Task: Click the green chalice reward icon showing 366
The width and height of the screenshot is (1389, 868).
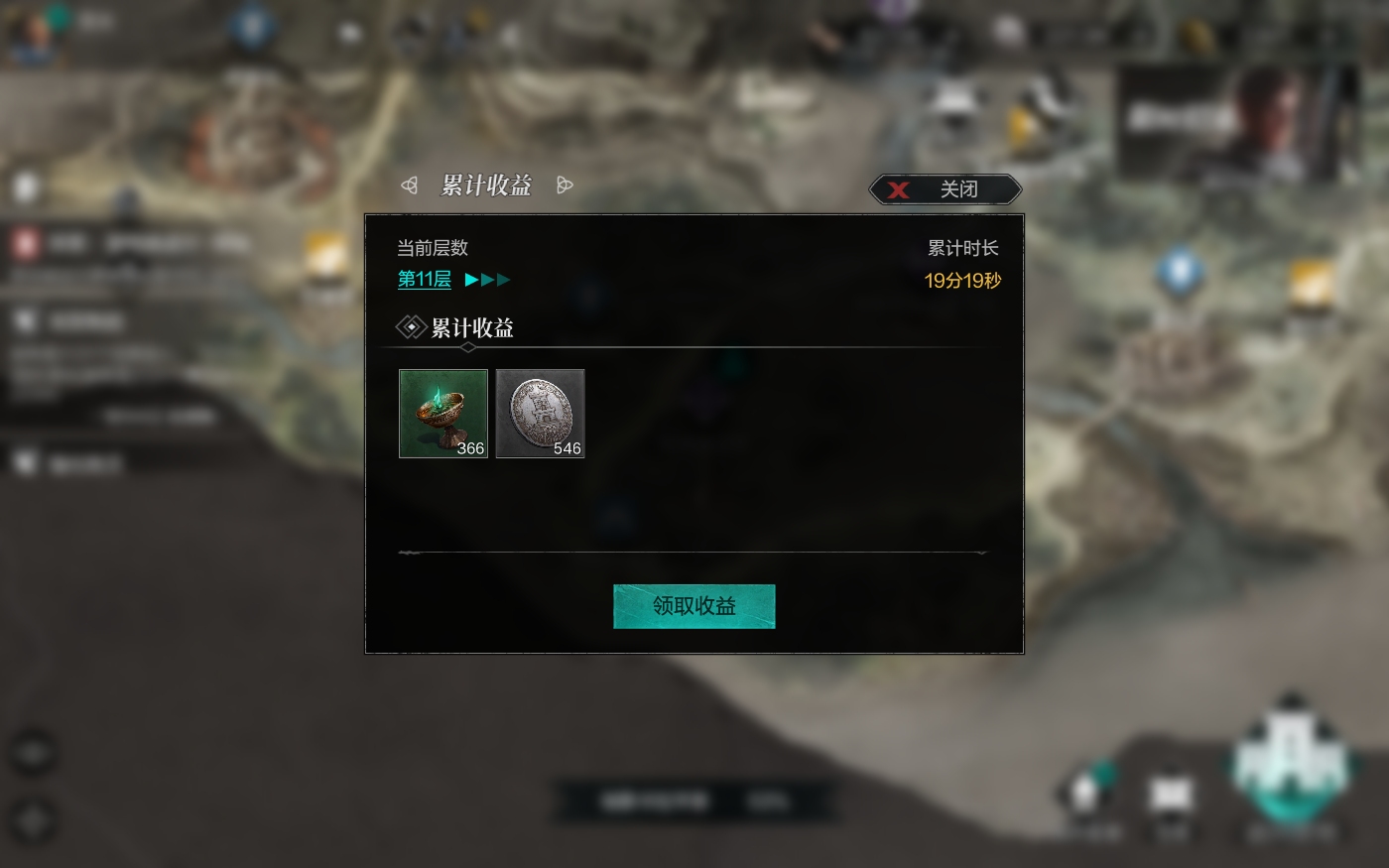Action: pos(442,413)
